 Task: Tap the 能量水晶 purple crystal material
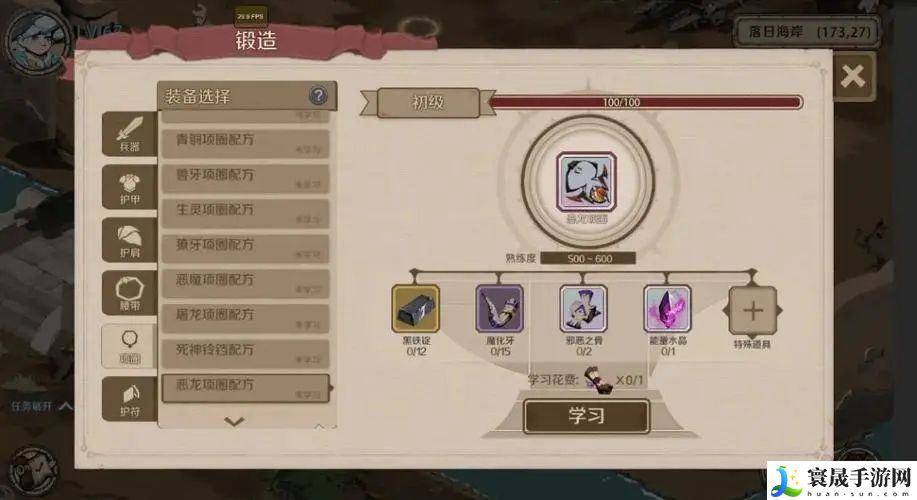click(667, 309)
